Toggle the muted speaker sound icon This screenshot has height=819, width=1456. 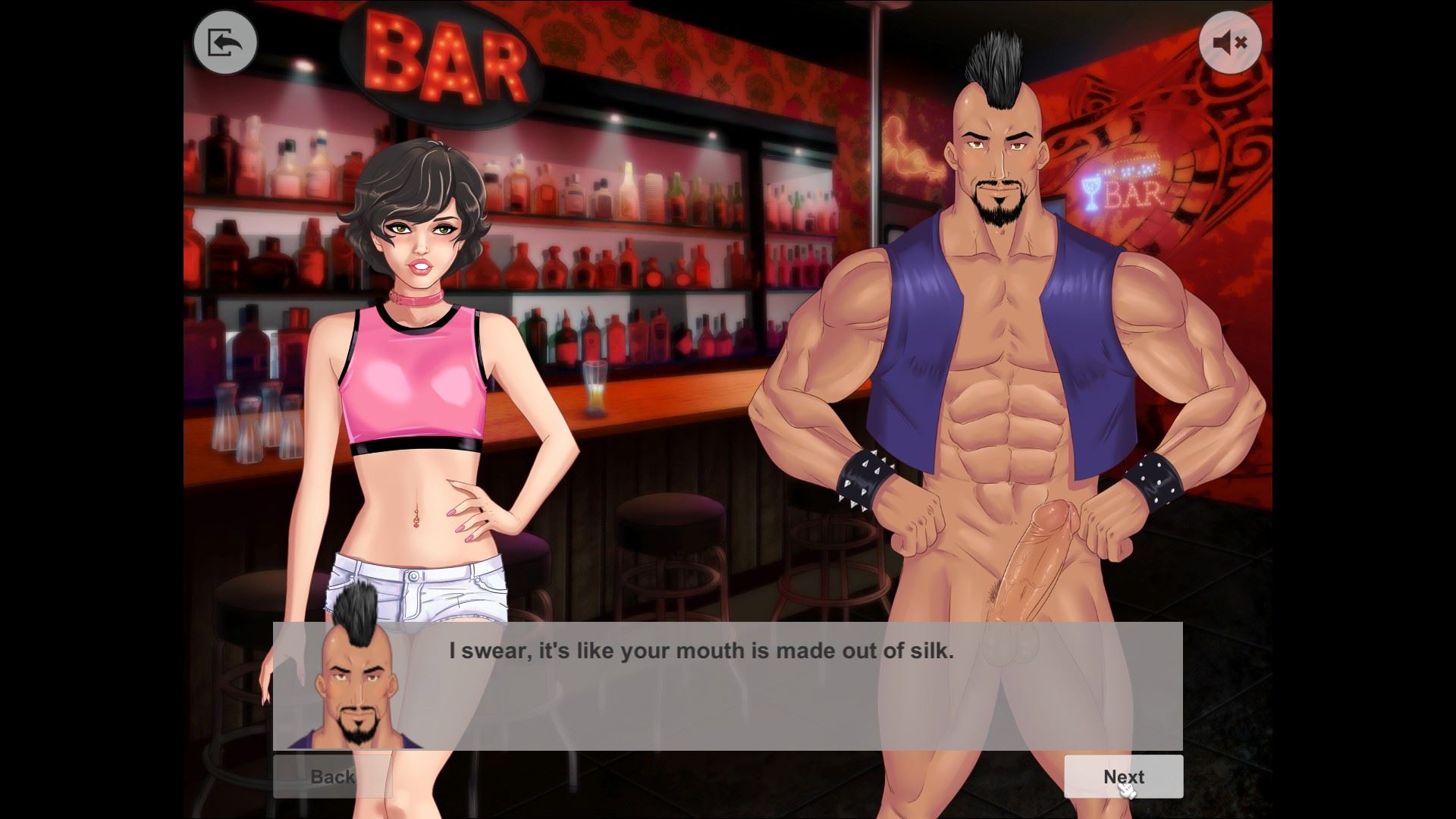click(1230, 42)
